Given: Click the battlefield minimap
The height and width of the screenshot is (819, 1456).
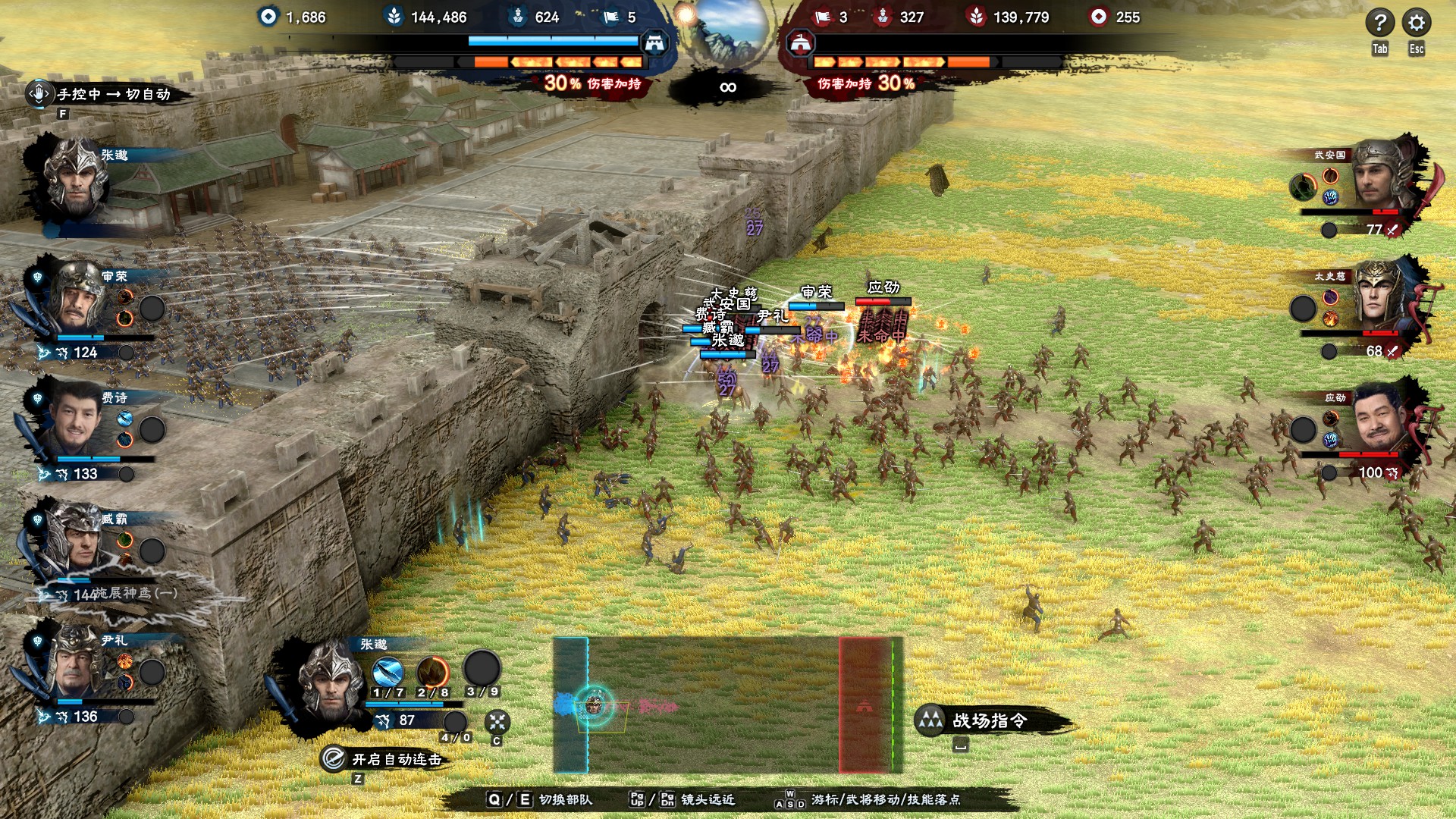Looking at the screenshot, I should tap(728, 705).
